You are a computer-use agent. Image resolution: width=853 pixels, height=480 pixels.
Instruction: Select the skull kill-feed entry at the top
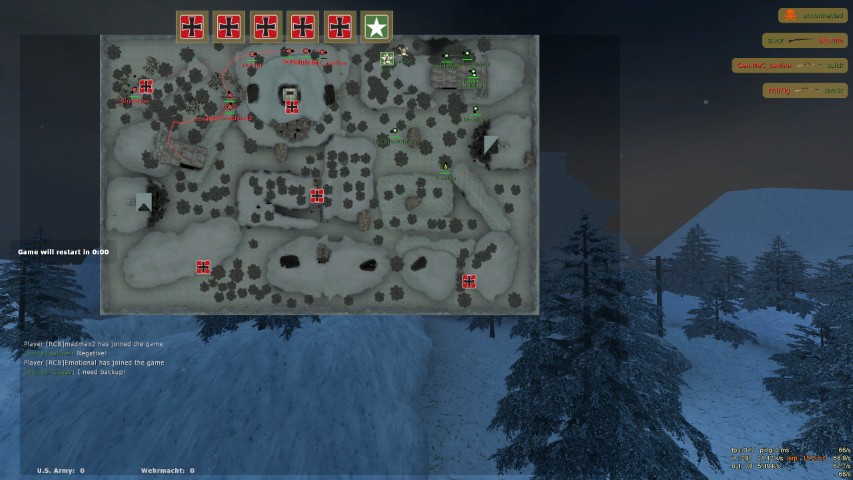[x=812, y=16]
